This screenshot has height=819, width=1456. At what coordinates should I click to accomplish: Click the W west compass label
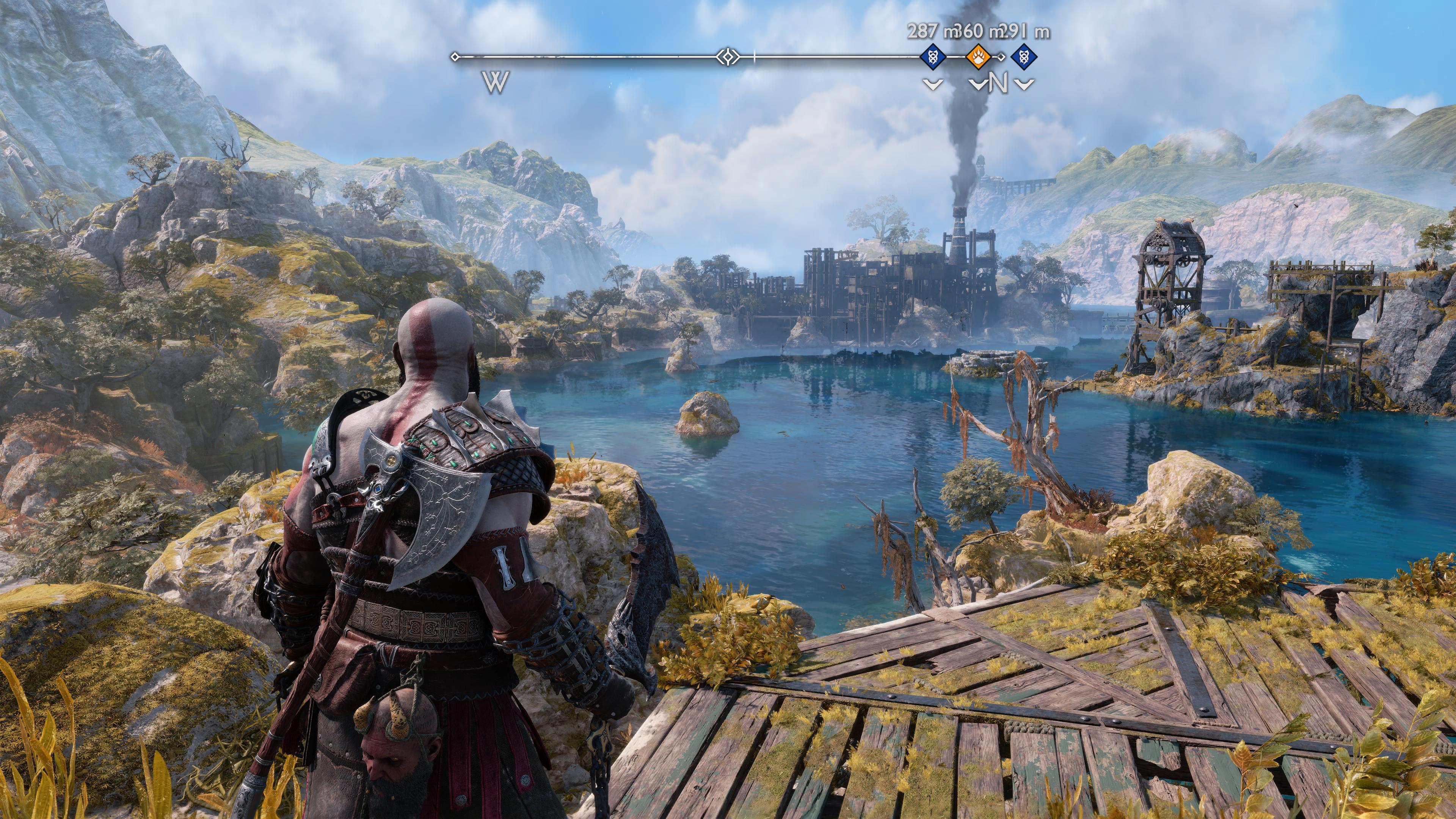(496, 83)
